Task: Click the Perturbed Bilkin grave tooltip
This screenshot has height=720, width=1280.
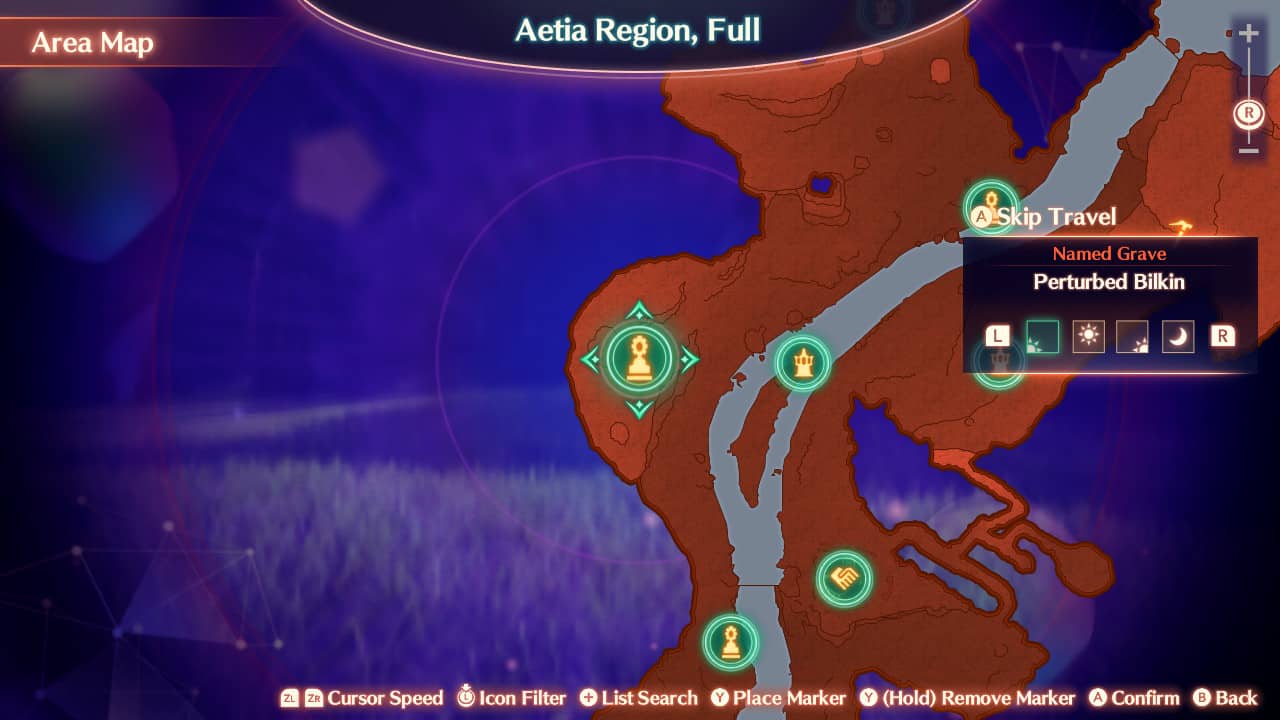Action: pos(1110,282)
